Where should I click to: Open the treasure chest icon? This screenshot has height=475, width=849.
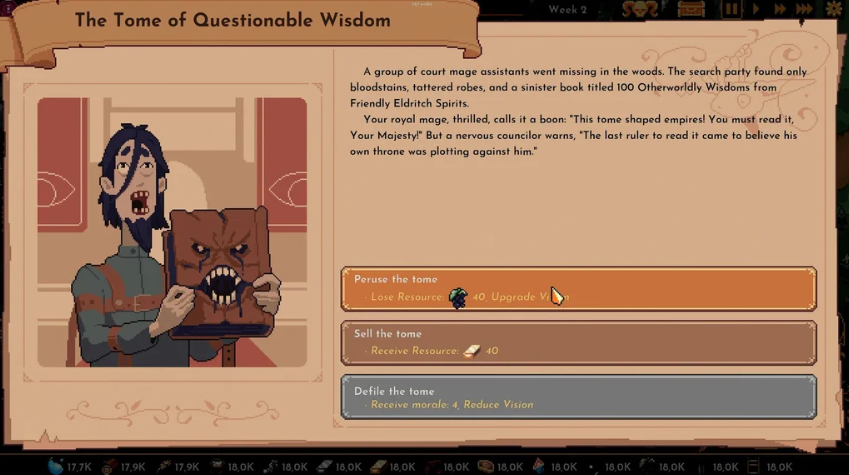692,10
